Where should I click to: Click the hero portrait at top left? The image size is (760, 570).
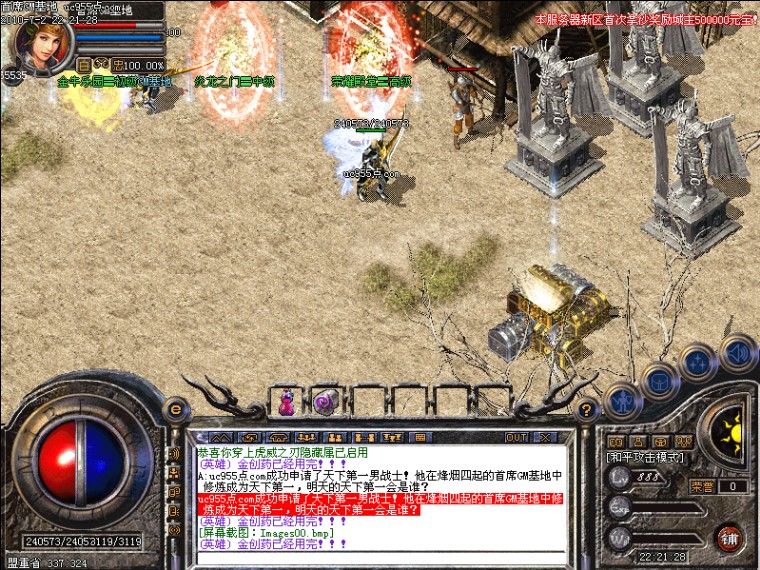tap(40, 45)
